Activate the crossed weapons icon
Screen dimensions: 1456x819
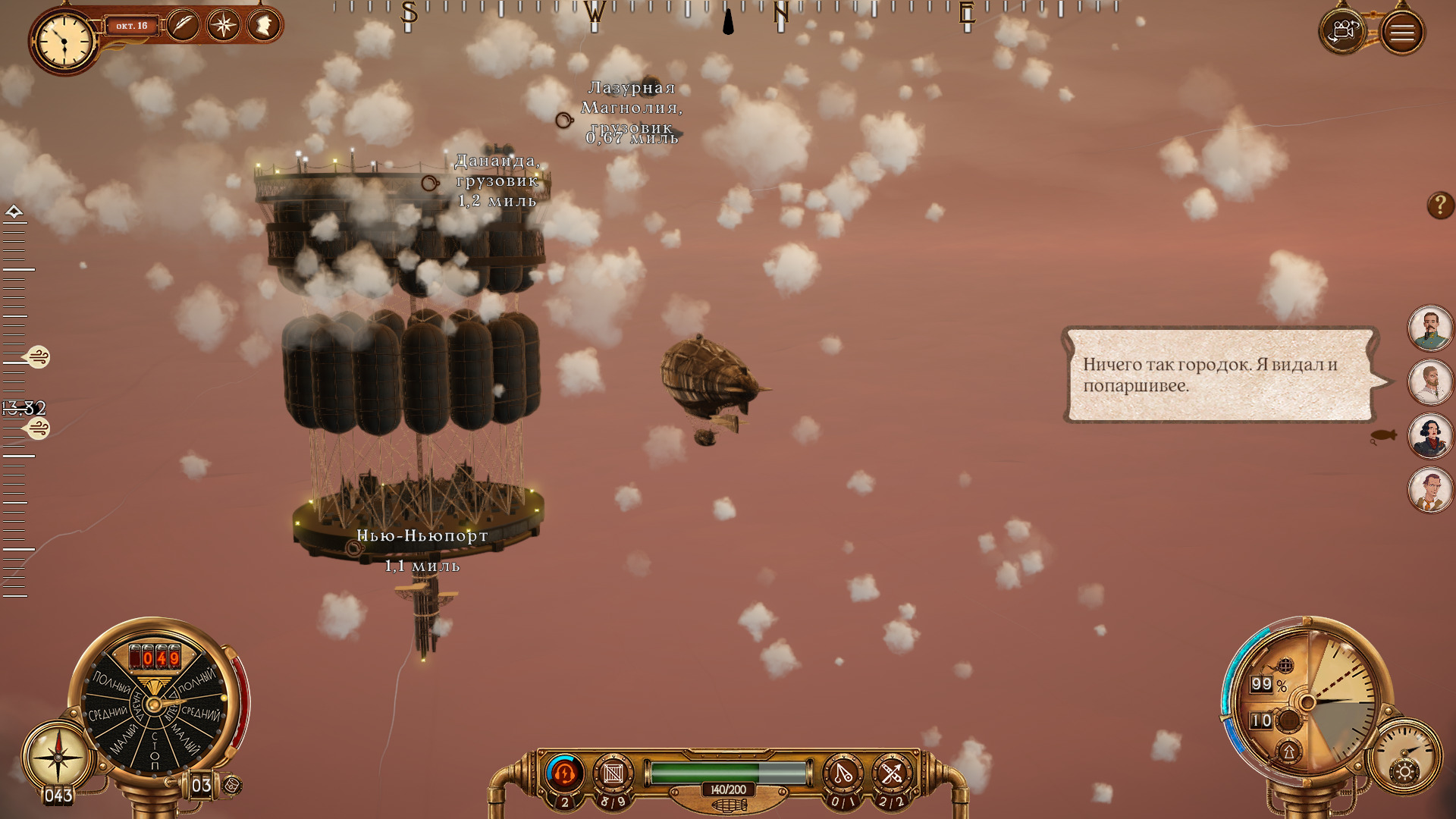(892, 774)
